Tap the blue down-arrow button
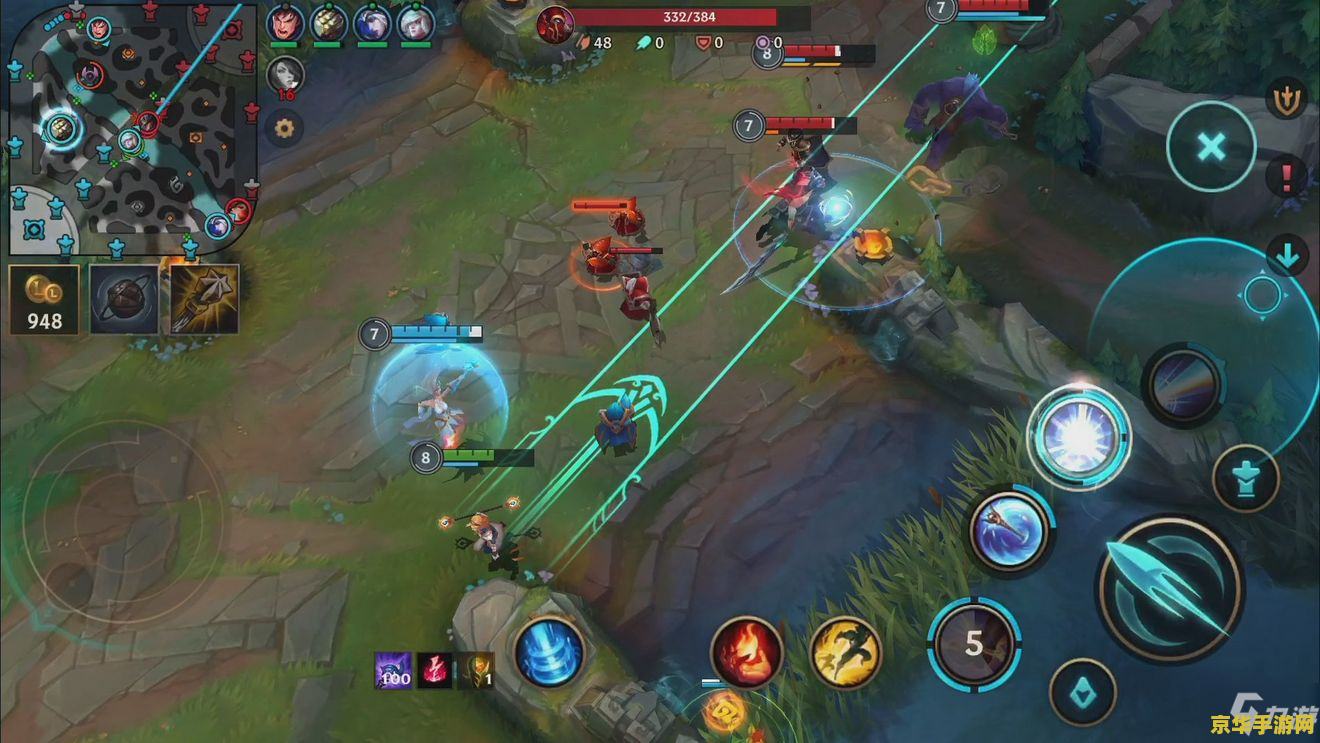The height and width of the screenshot is (743, 1320). click(x=1286, y=256)
